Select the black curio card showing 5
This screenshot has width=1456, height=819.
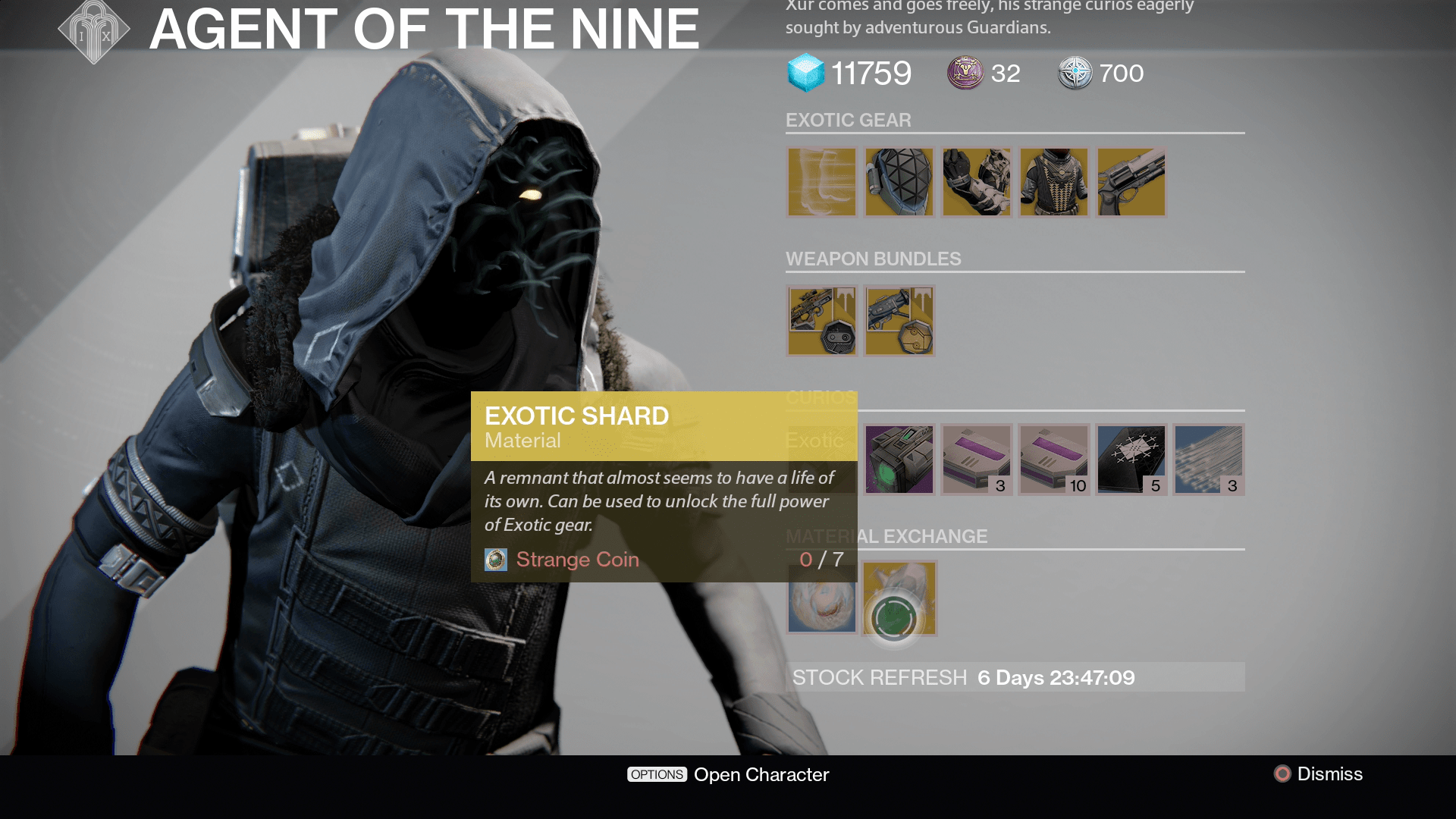(1131, 460)
